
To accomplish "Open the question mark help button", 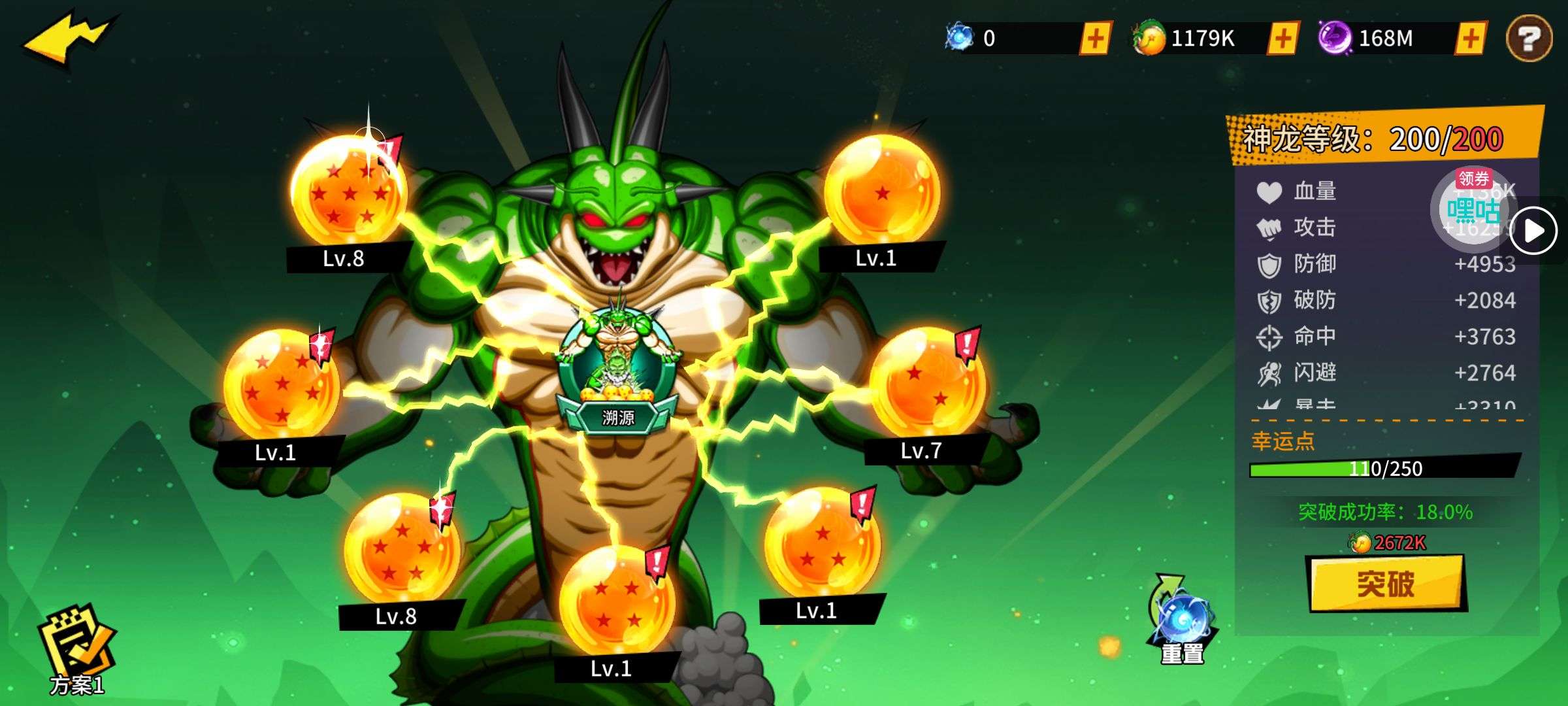I will [x=1529, y=39].
